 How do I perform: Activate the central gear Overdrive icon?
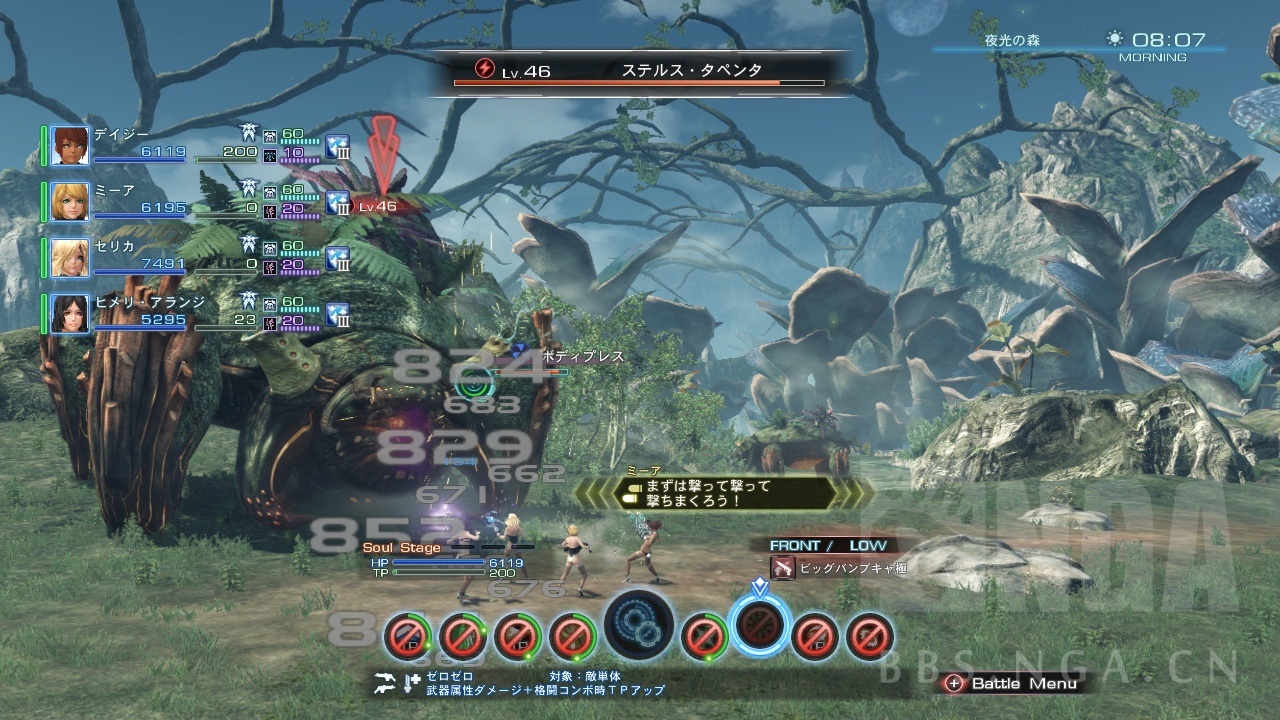tap(638, 625)
